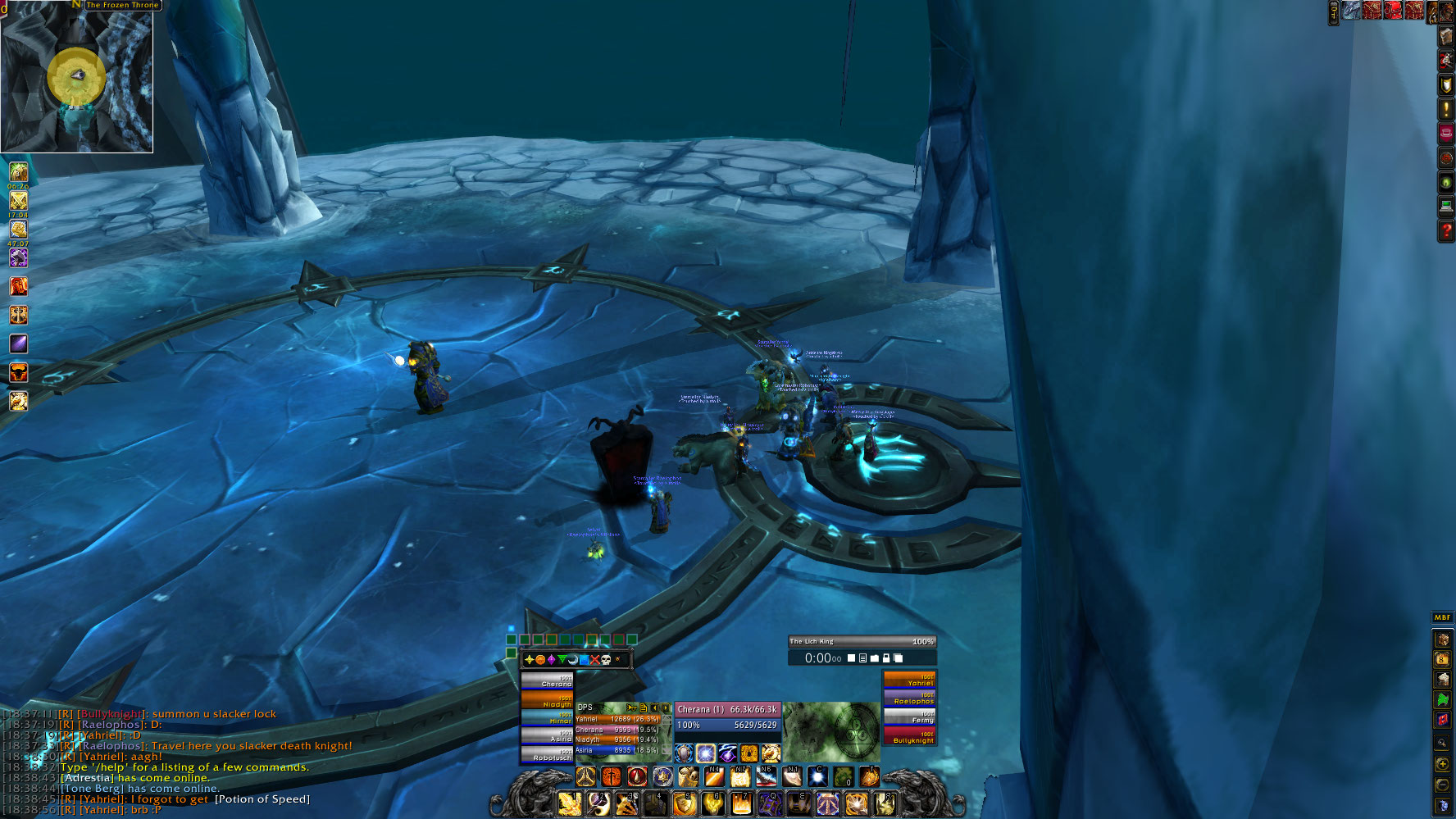Choose the yellow star raid marker
1456x819 pixels.
pyautogui.click(x=529, y=660)
